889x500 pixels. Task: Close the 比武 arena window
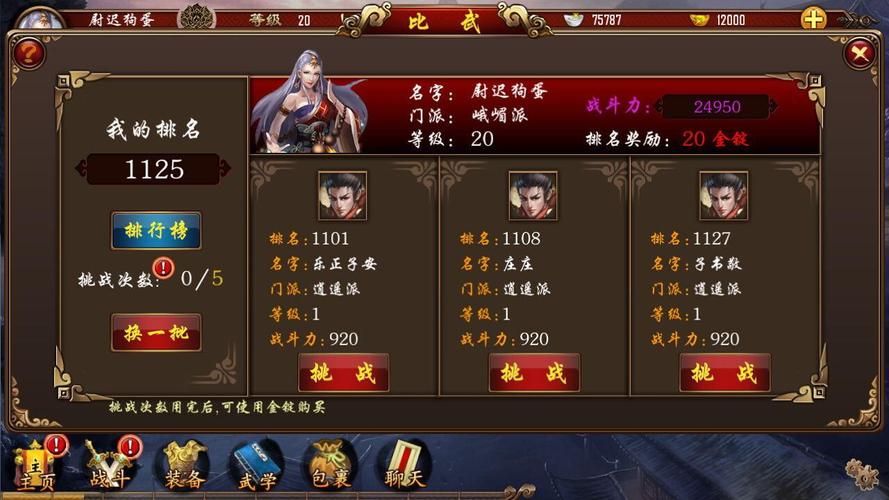(x=859, y=53)
